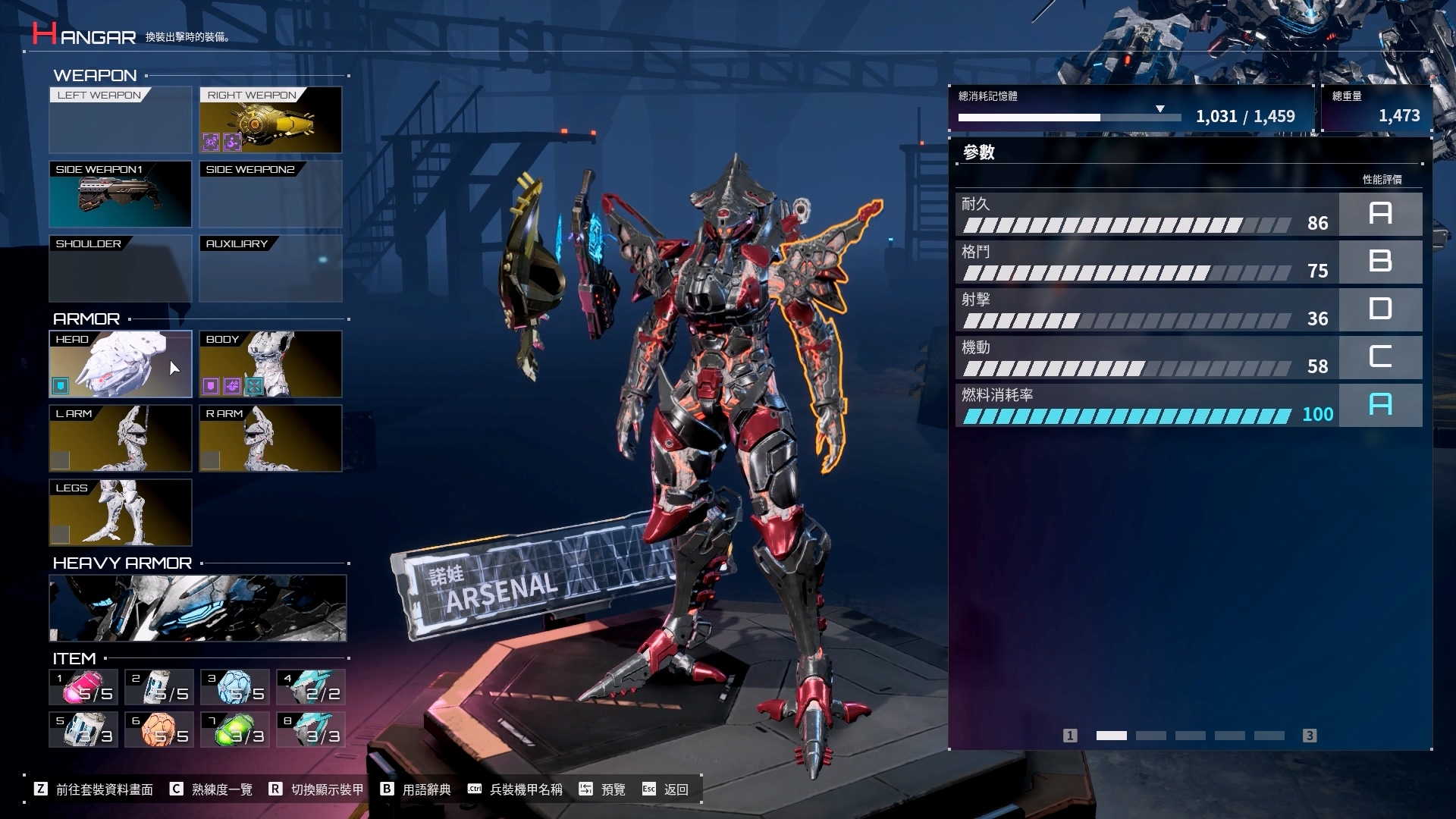Select the blue crystal item in slot 3
The height and width of the screenshot is (819, 1456).
[235, 688]
